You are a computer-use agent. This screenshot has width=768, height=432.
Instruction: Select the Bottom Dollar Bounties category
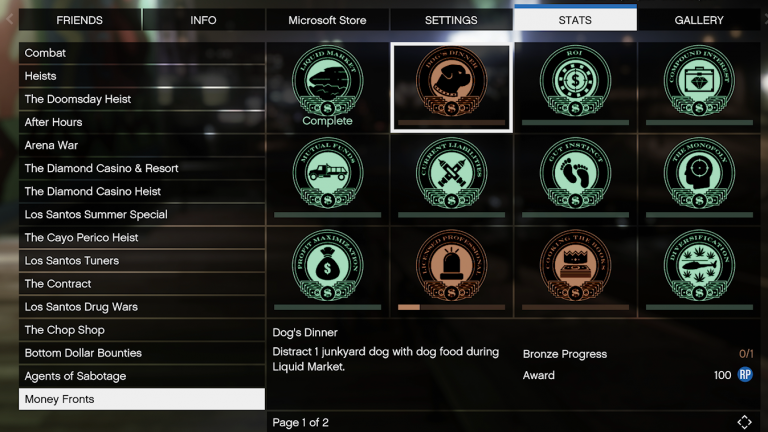click(x=141, y=353)
